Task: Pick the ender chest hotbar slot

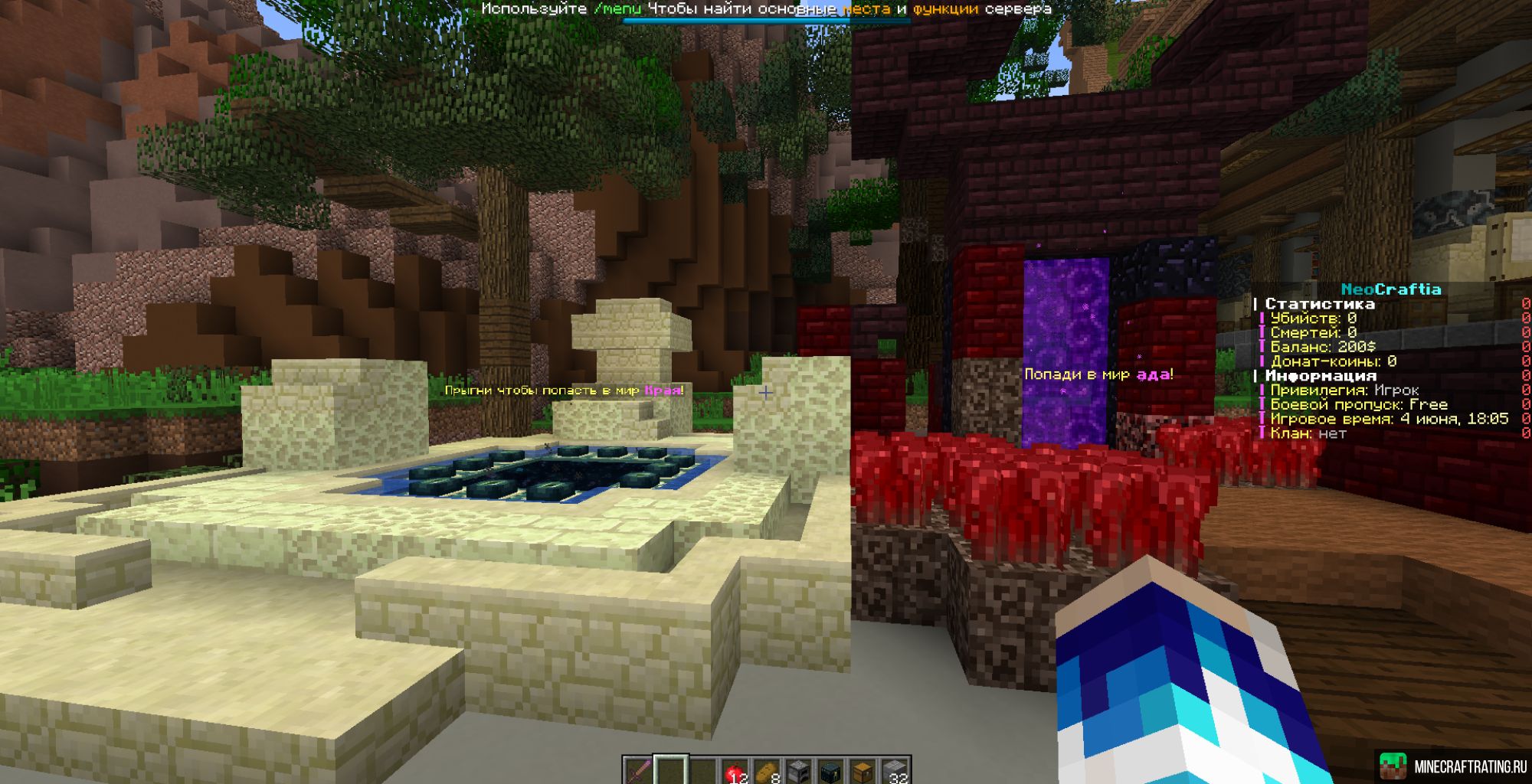Action: click(x=830, y=771)
